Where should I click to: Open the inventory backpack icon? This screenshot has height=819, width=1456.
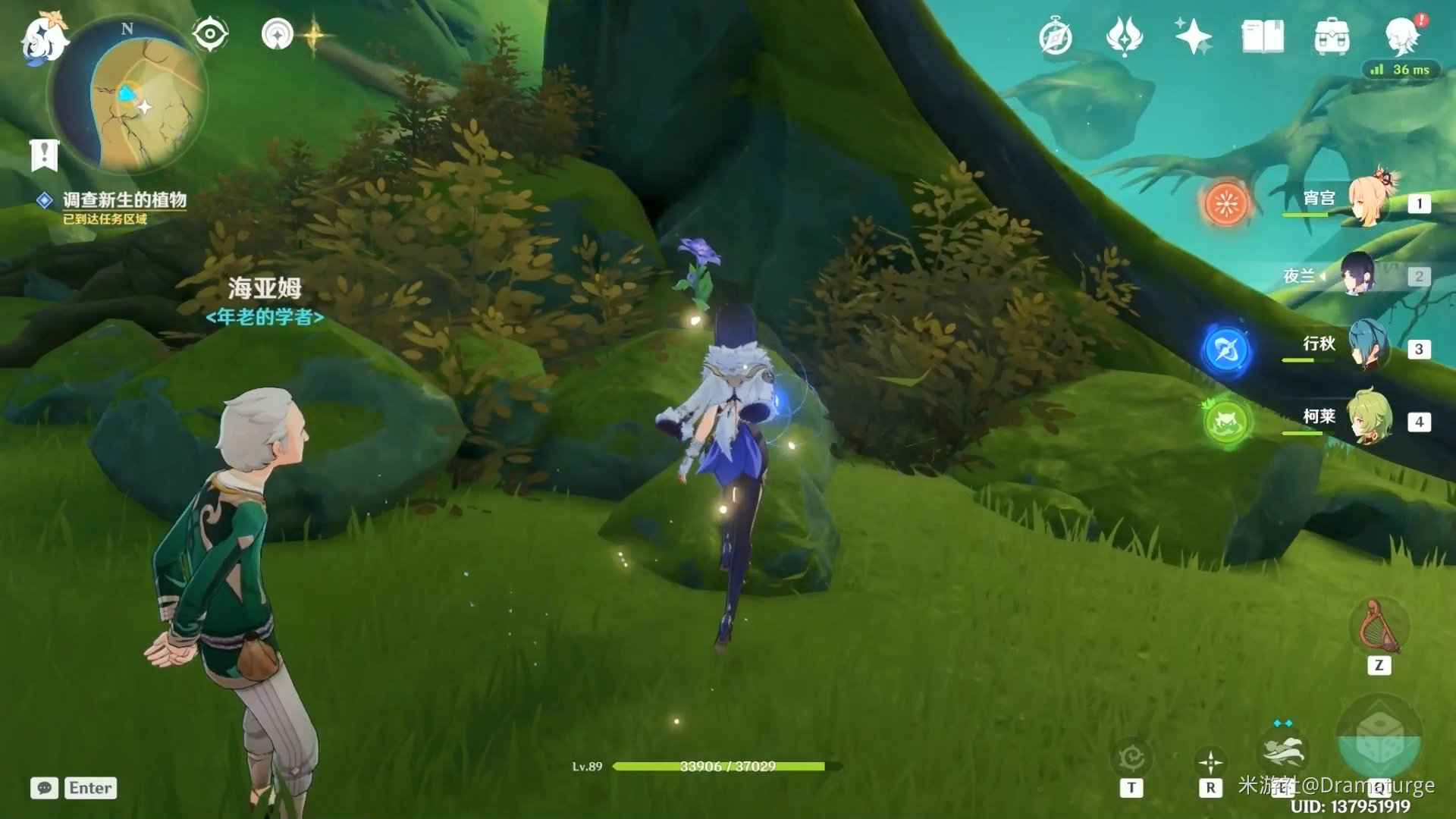pyautogui.click(x=1332, y=36)
